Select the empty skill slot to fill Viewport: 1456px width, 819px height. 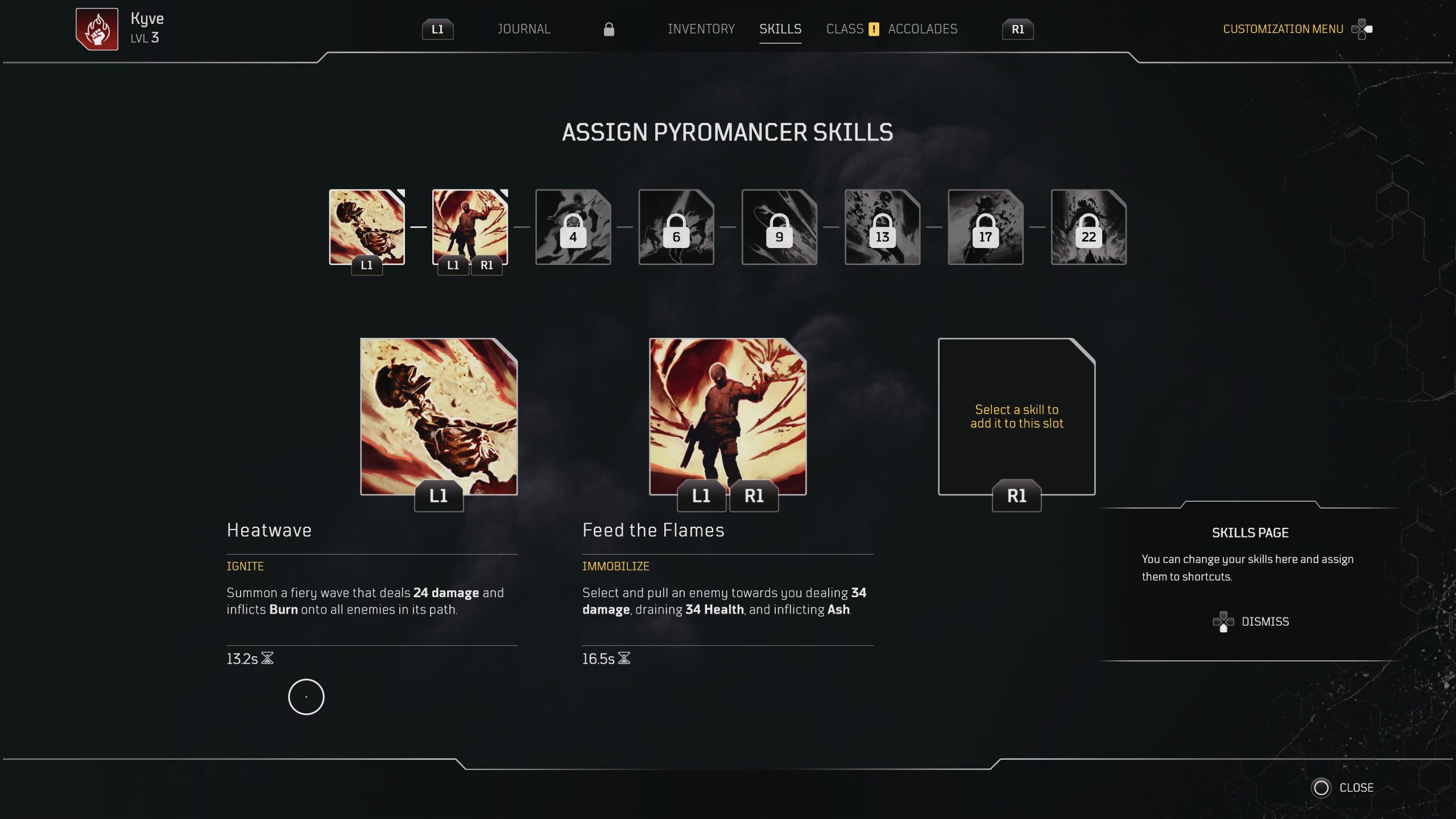(x=1016, y=416)
